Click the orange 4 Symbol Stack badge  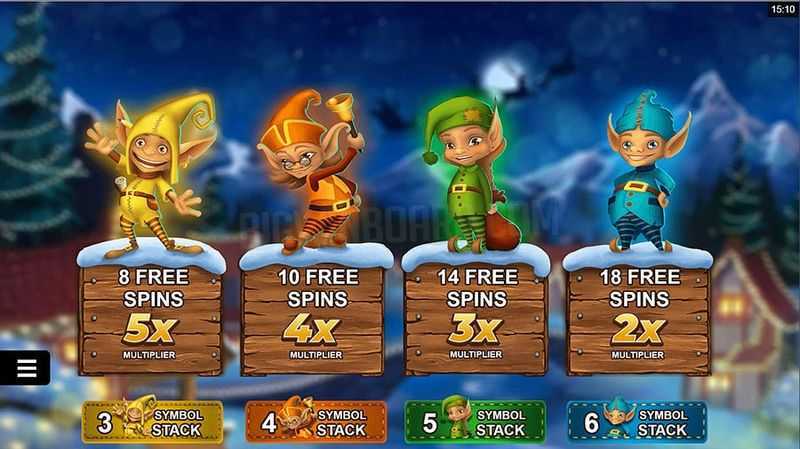point(316,422)
